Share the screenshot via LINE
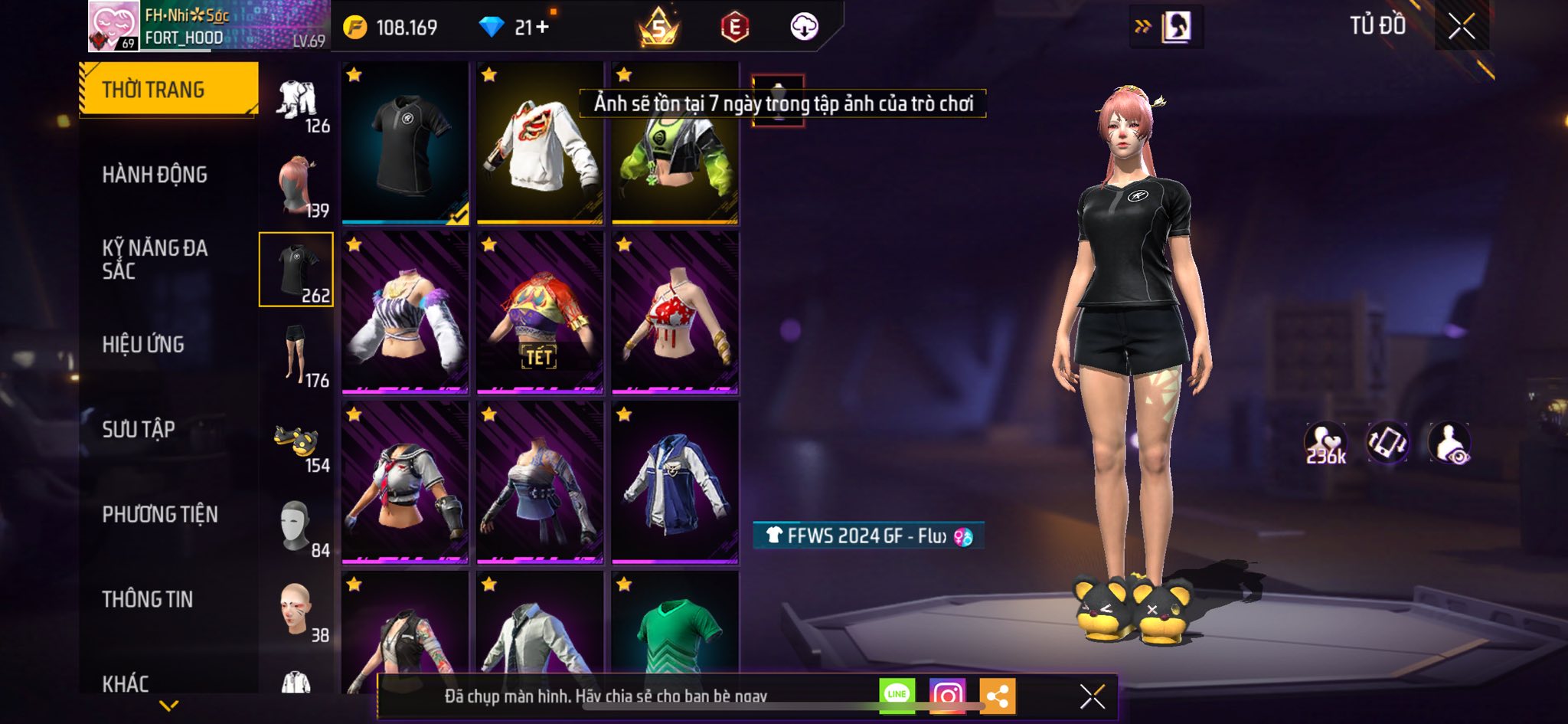This screenshot has height=724, width=1568. (x=897, y=696)
